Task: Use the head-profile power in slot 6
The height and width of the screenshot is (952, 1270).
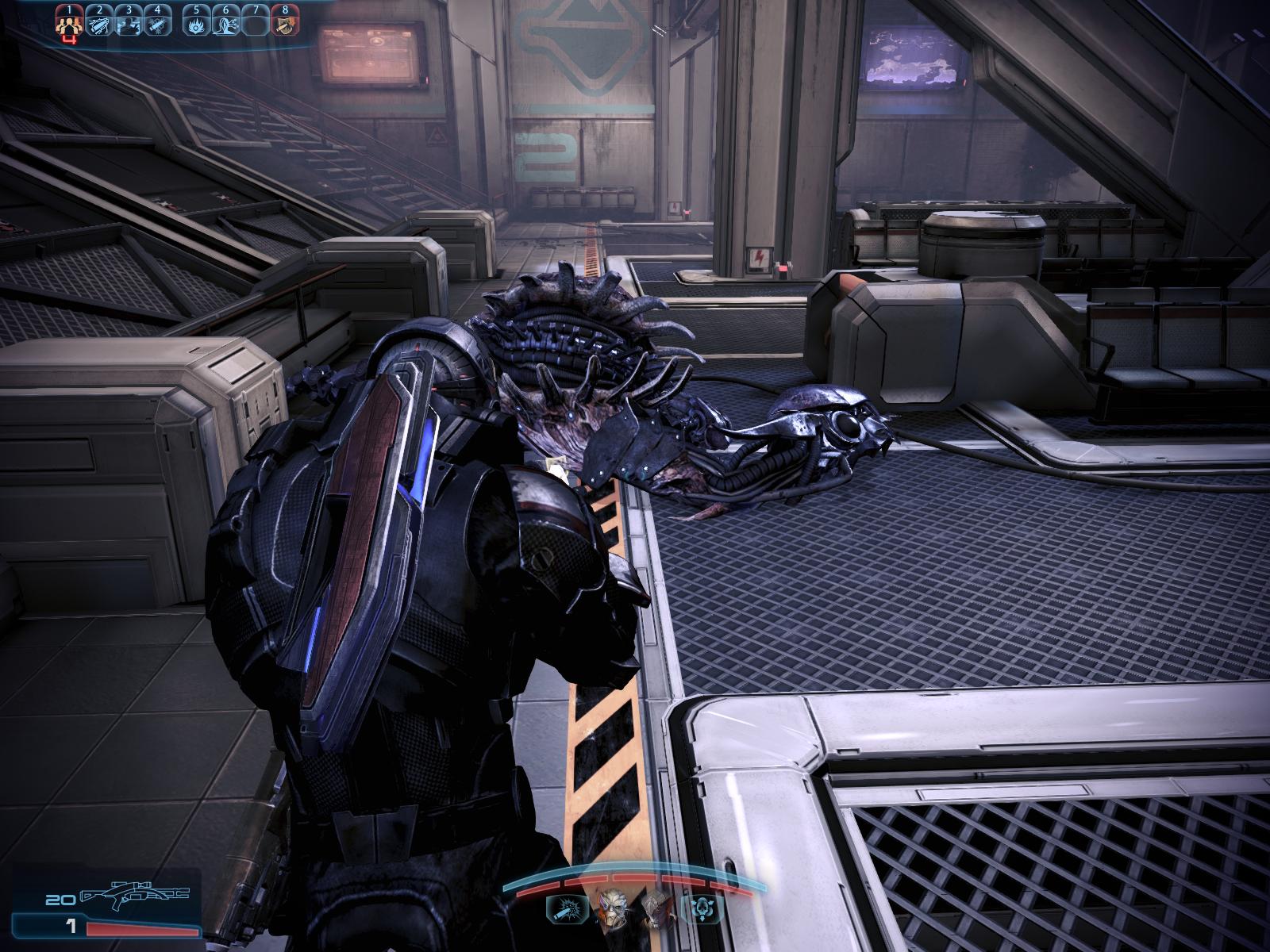Action: coord(226,25)
